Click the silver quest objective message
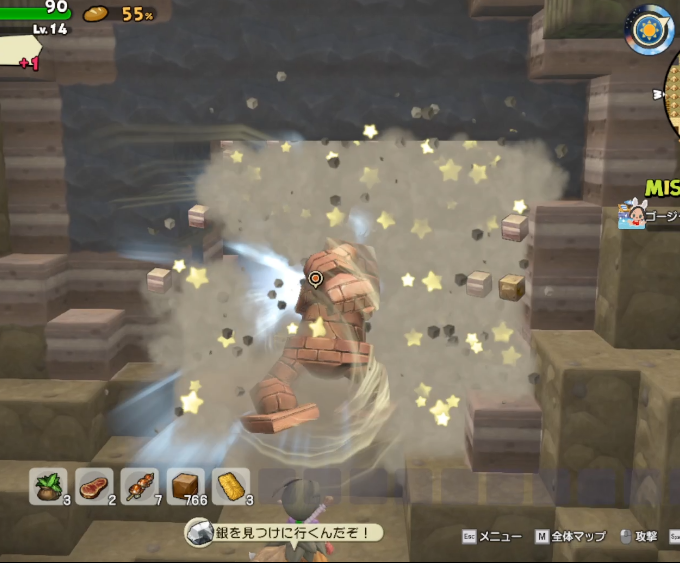Image resolution: width=680 pixels, height=563 pixels. click(283, 533)
